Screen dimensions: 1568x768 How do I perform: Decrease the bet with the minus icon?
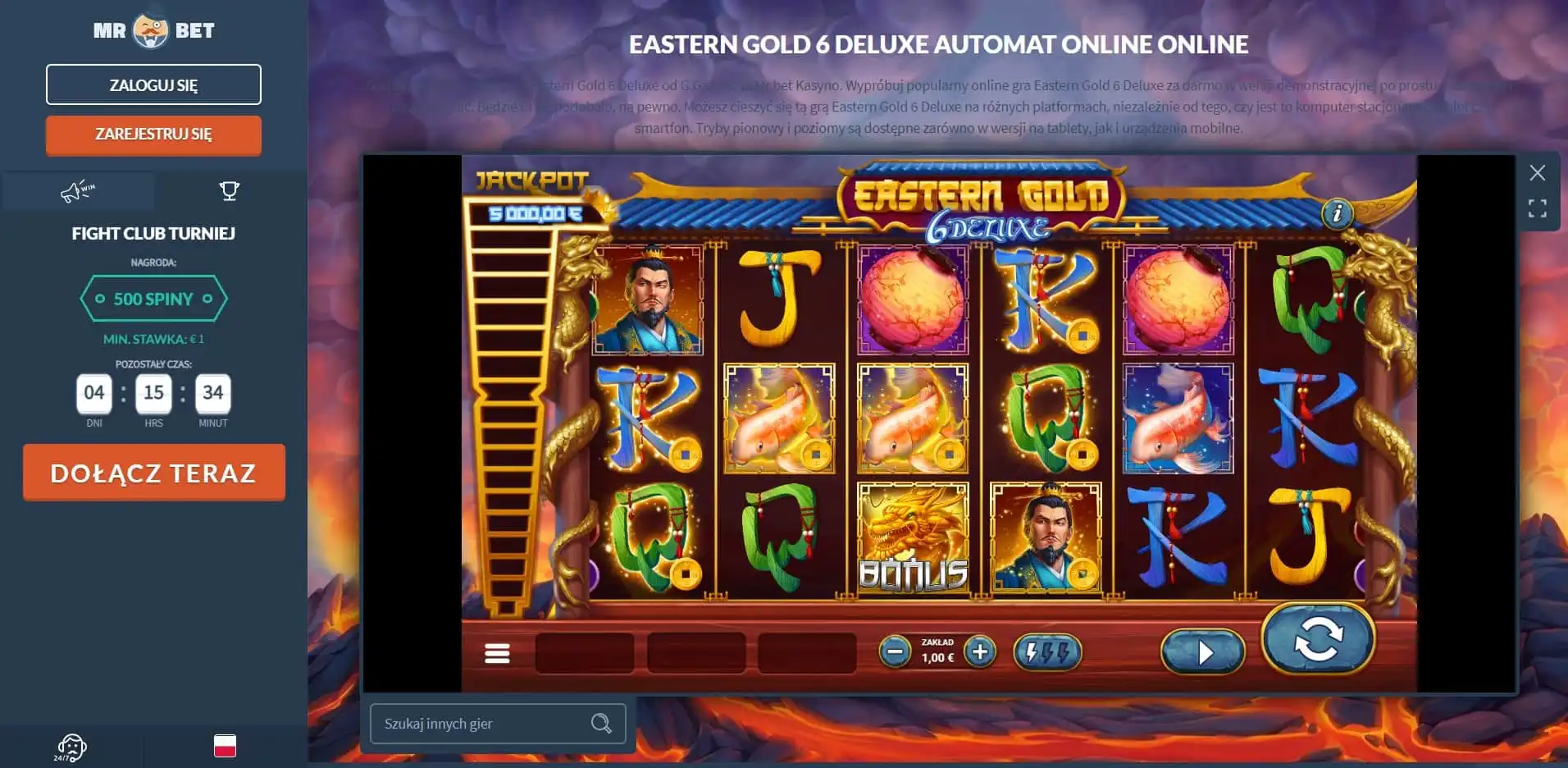894,652
